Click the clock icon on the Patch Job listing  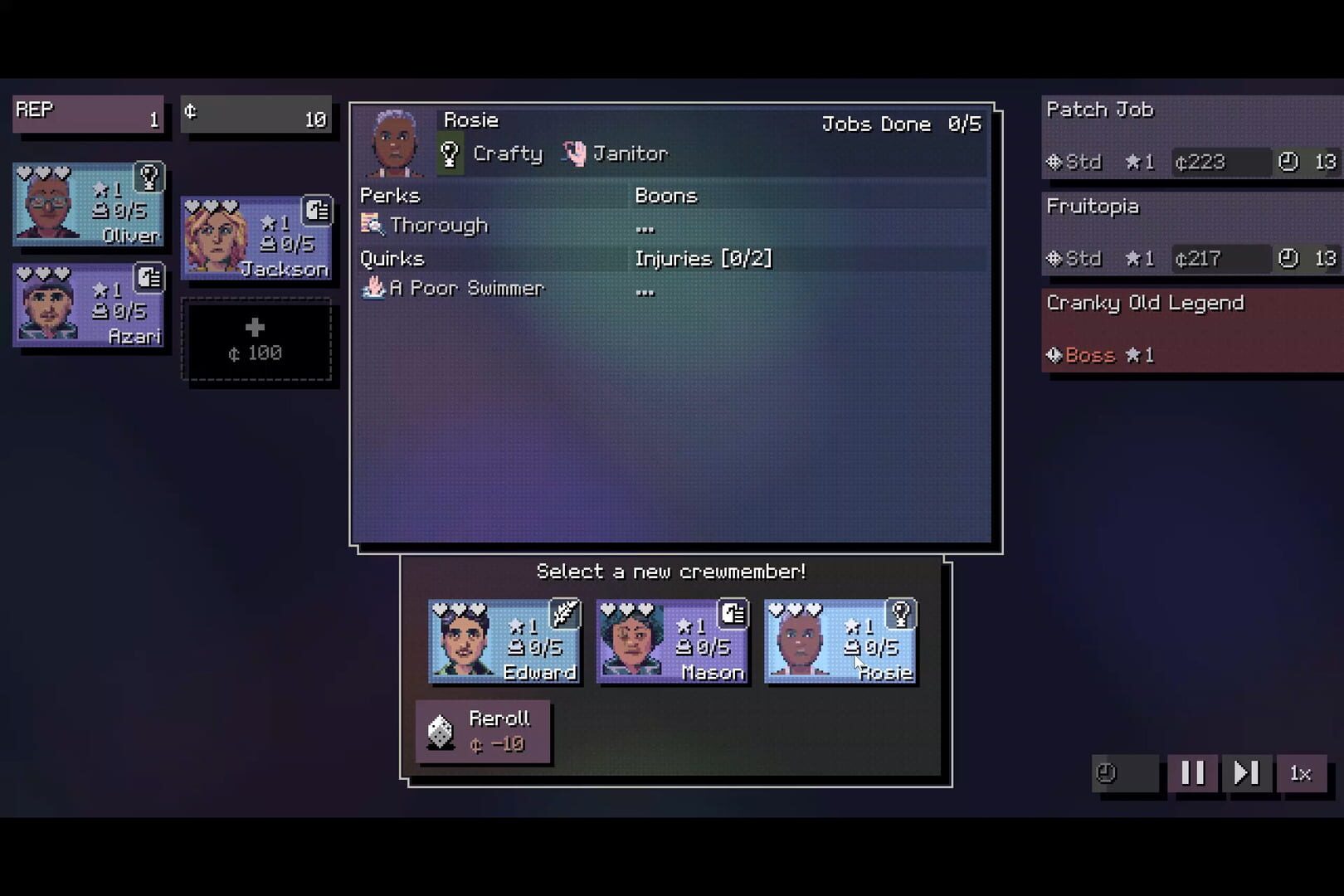(x=1288, y=163)
